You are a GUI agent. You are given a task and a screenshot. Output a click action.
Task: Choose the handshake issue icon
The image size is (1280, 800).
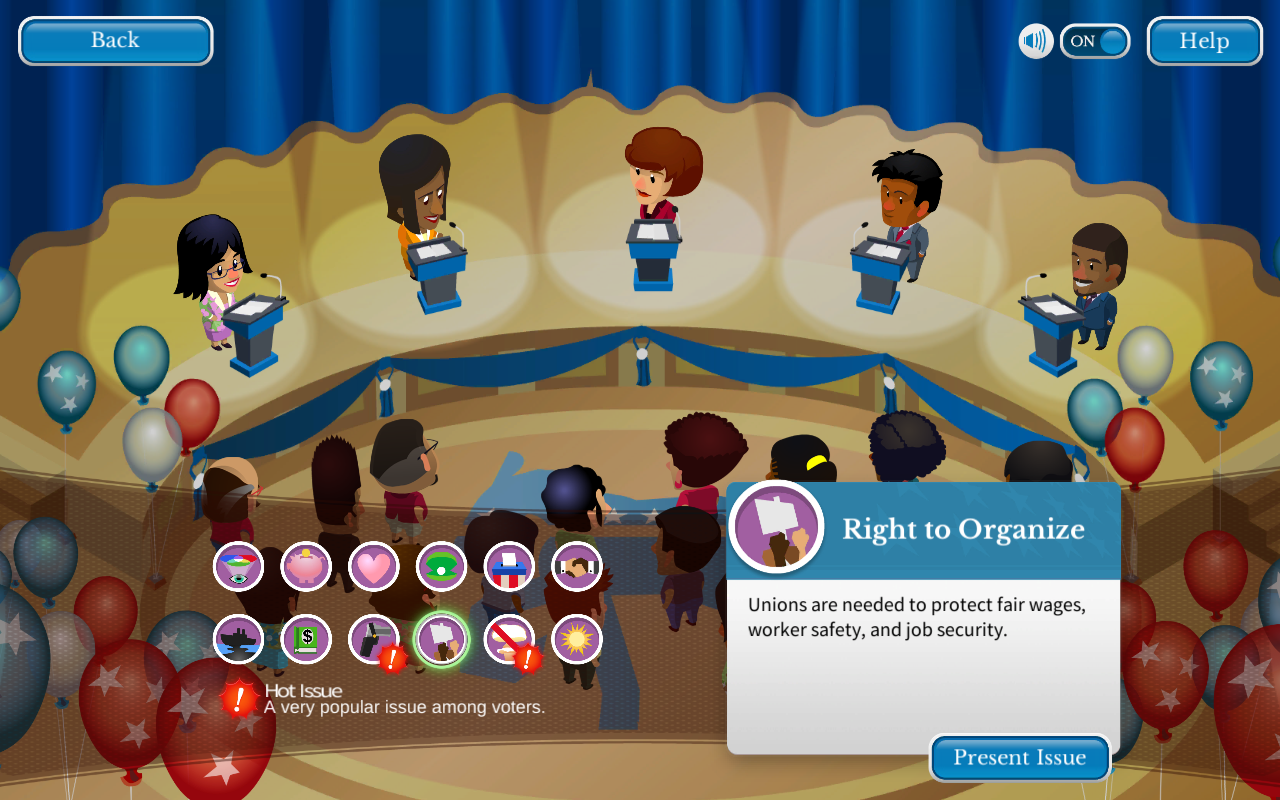coord(577,567)
